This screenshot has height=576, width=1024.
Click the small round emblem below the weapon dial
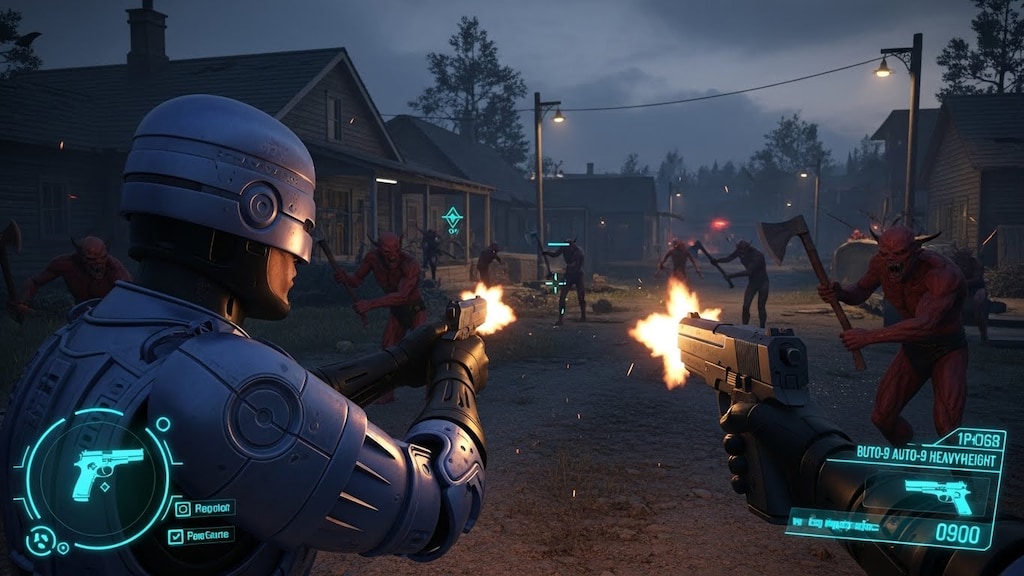pos(41,541)
